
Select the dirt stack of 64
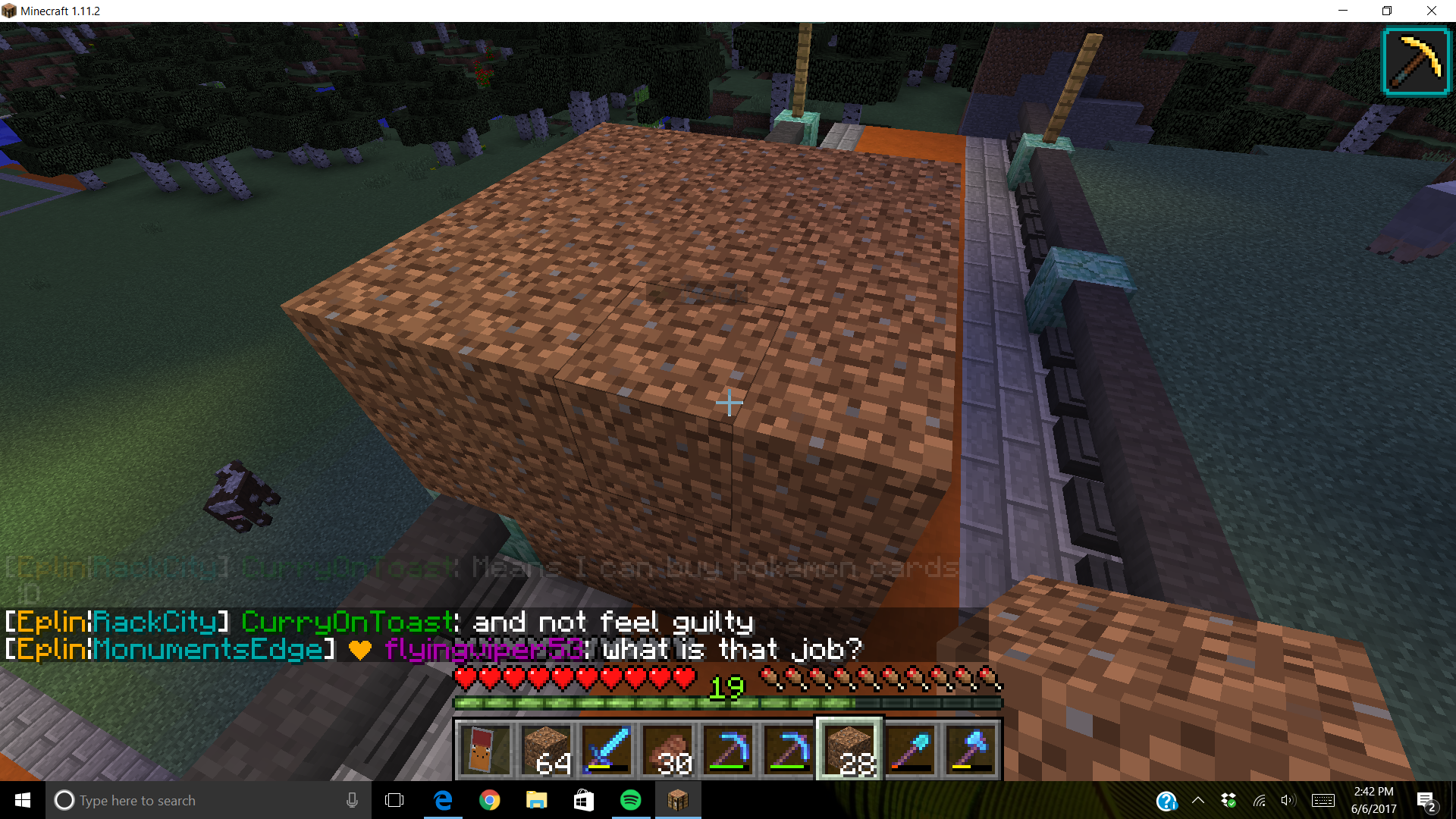pos(546,749)
